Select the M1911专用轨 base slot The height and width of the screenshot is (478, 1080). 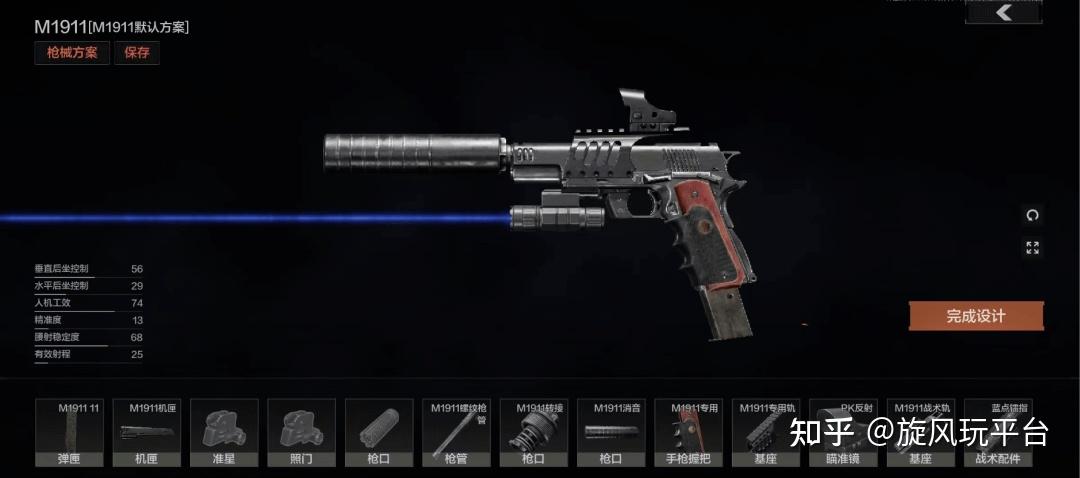tap(766, 432)
